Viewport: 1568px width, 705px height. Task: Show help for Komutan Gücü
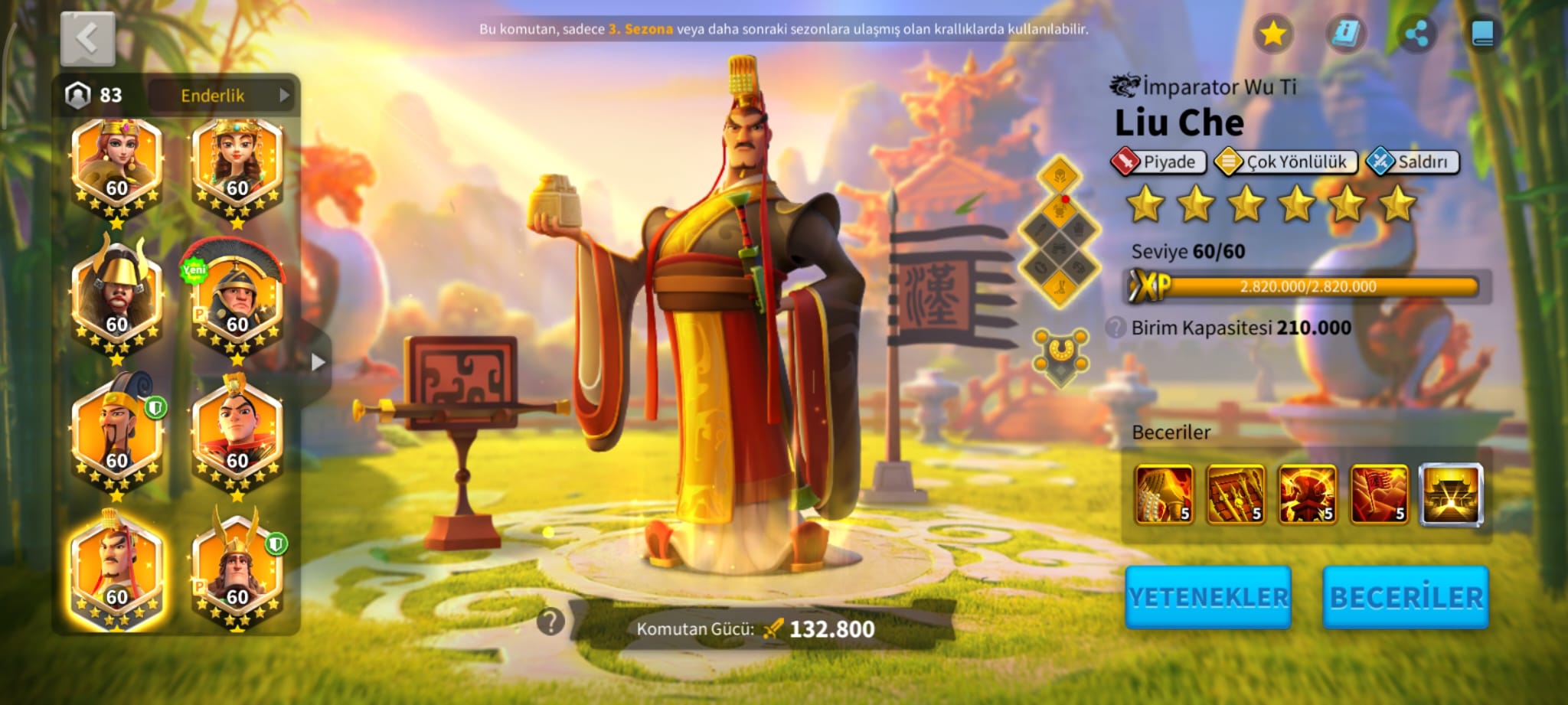point(550,622)
